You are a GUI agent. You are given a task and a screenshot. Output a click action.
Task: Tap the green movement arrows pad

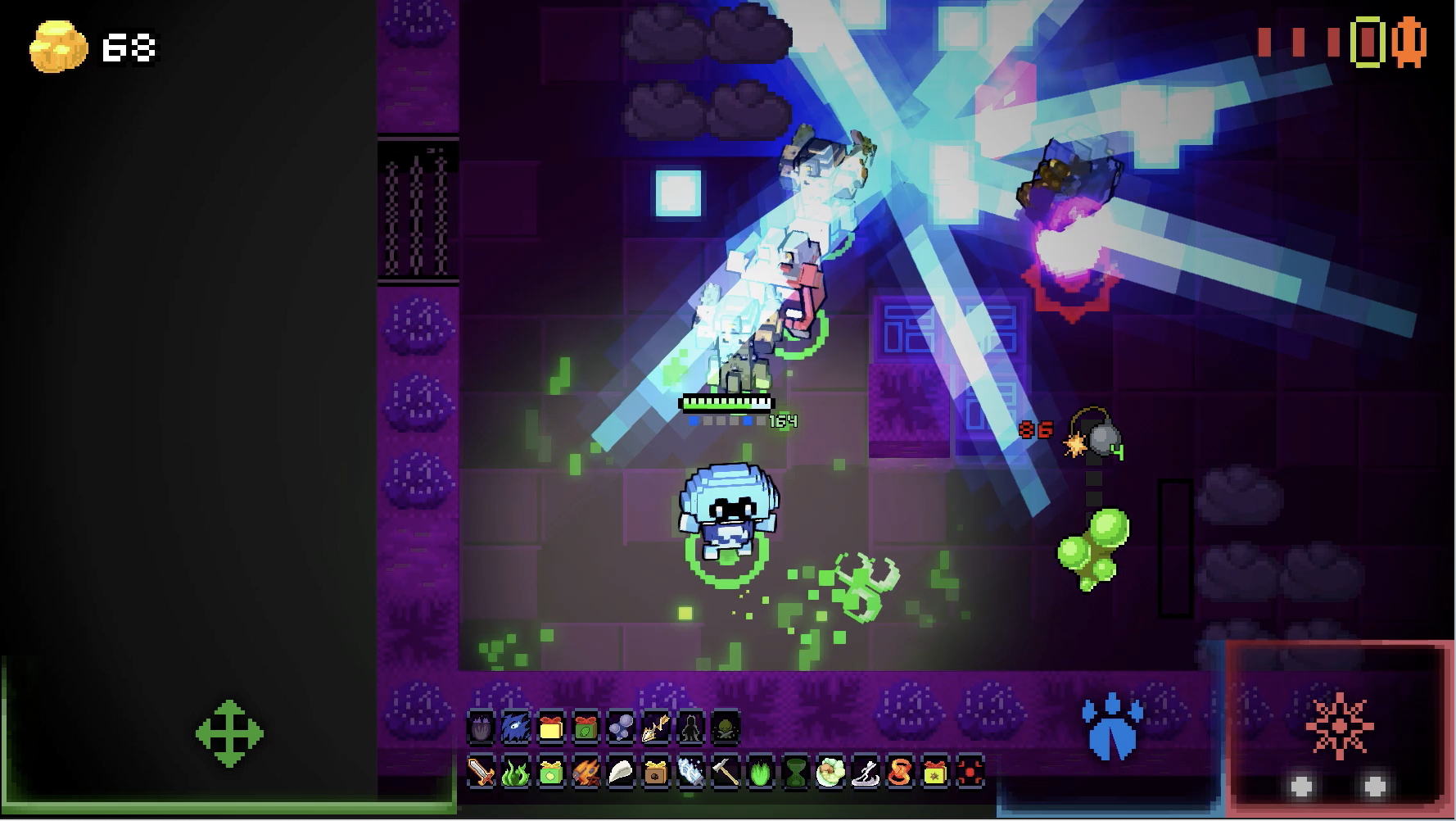(x=229, y=733)
